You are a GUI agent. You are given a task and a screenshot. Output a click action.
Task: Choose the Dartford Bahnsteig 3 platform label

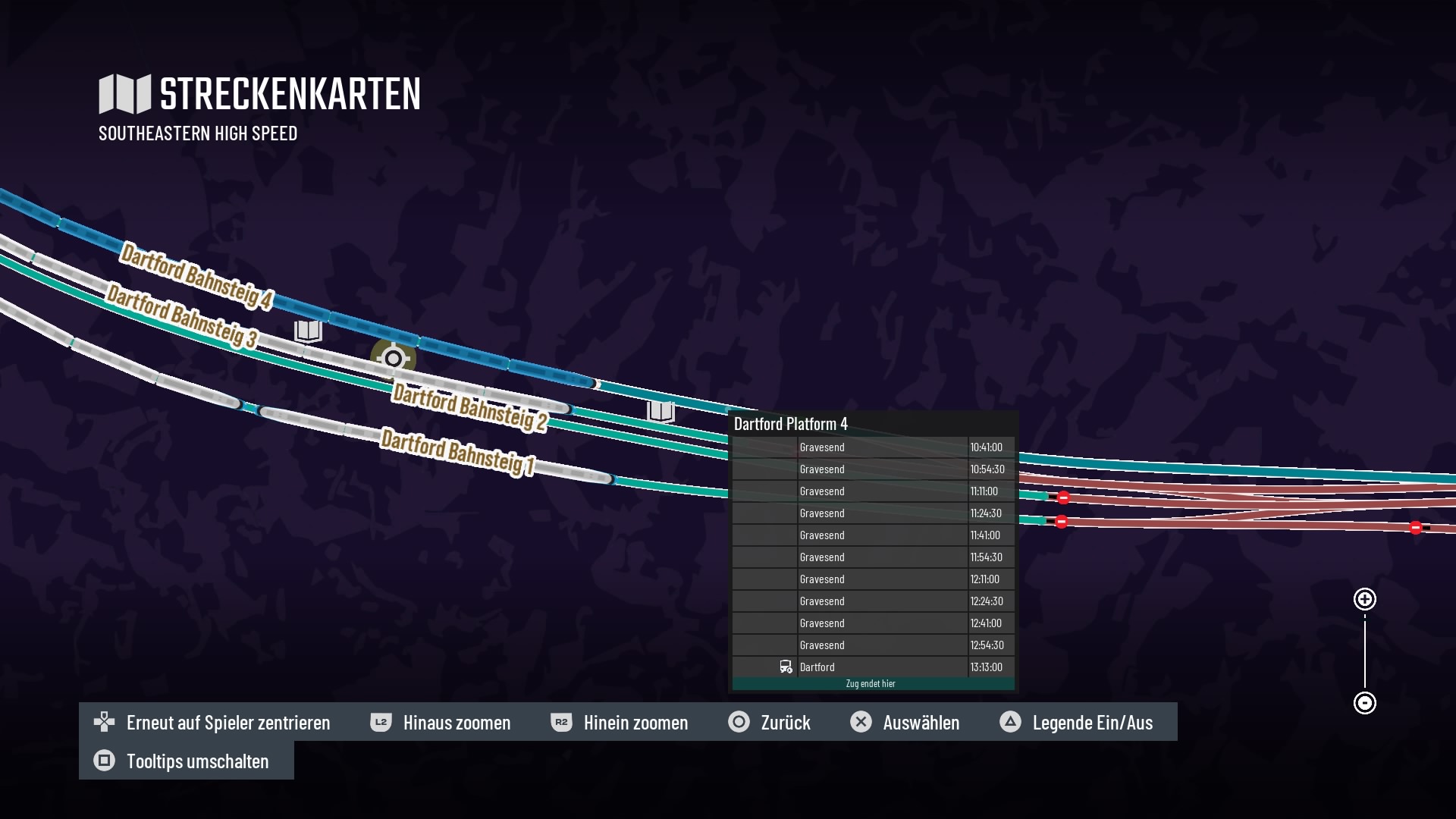click(x=182, y=315)
